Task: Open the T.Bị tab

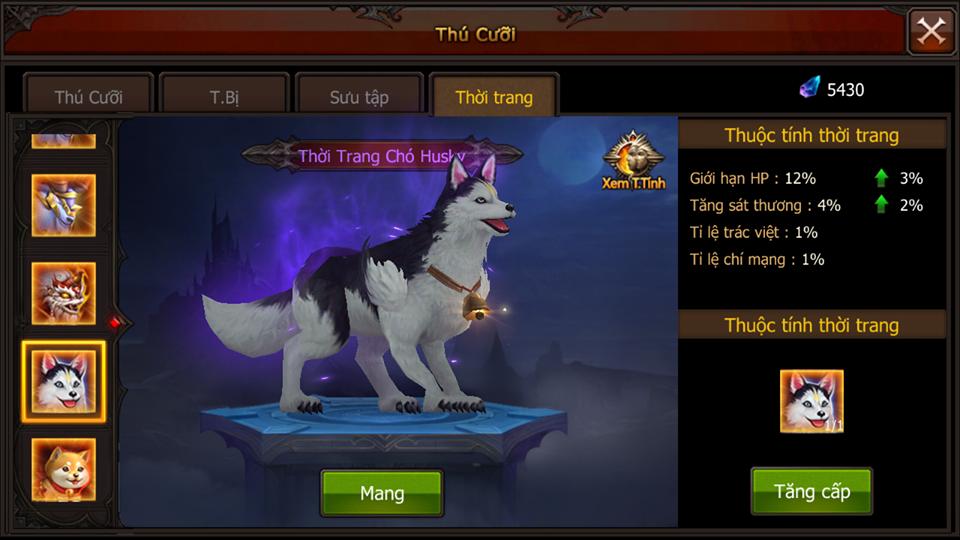Action: (224, 97)
